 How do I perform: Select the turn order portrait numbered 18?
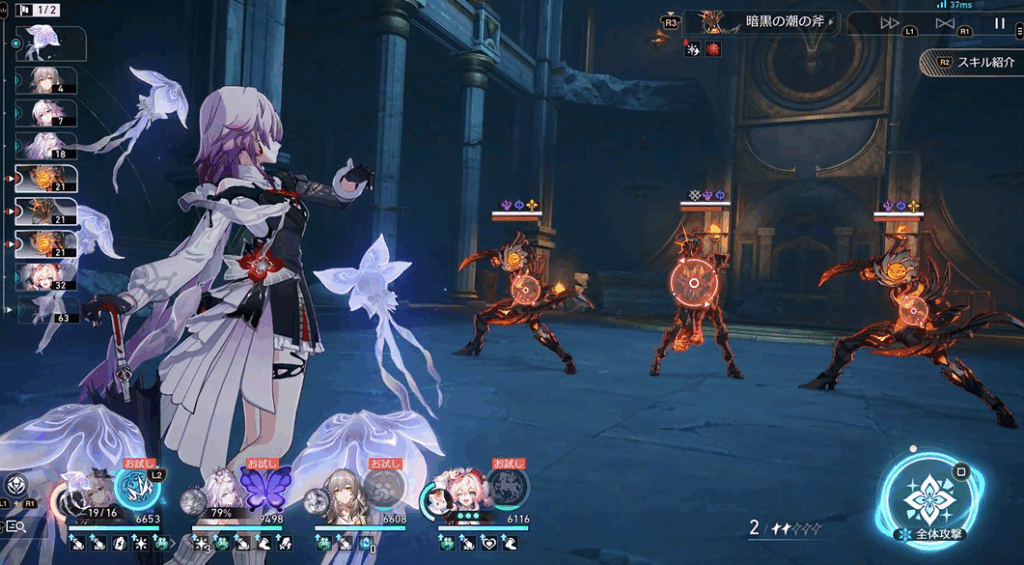pyautogui.click(x=51, y=146)
